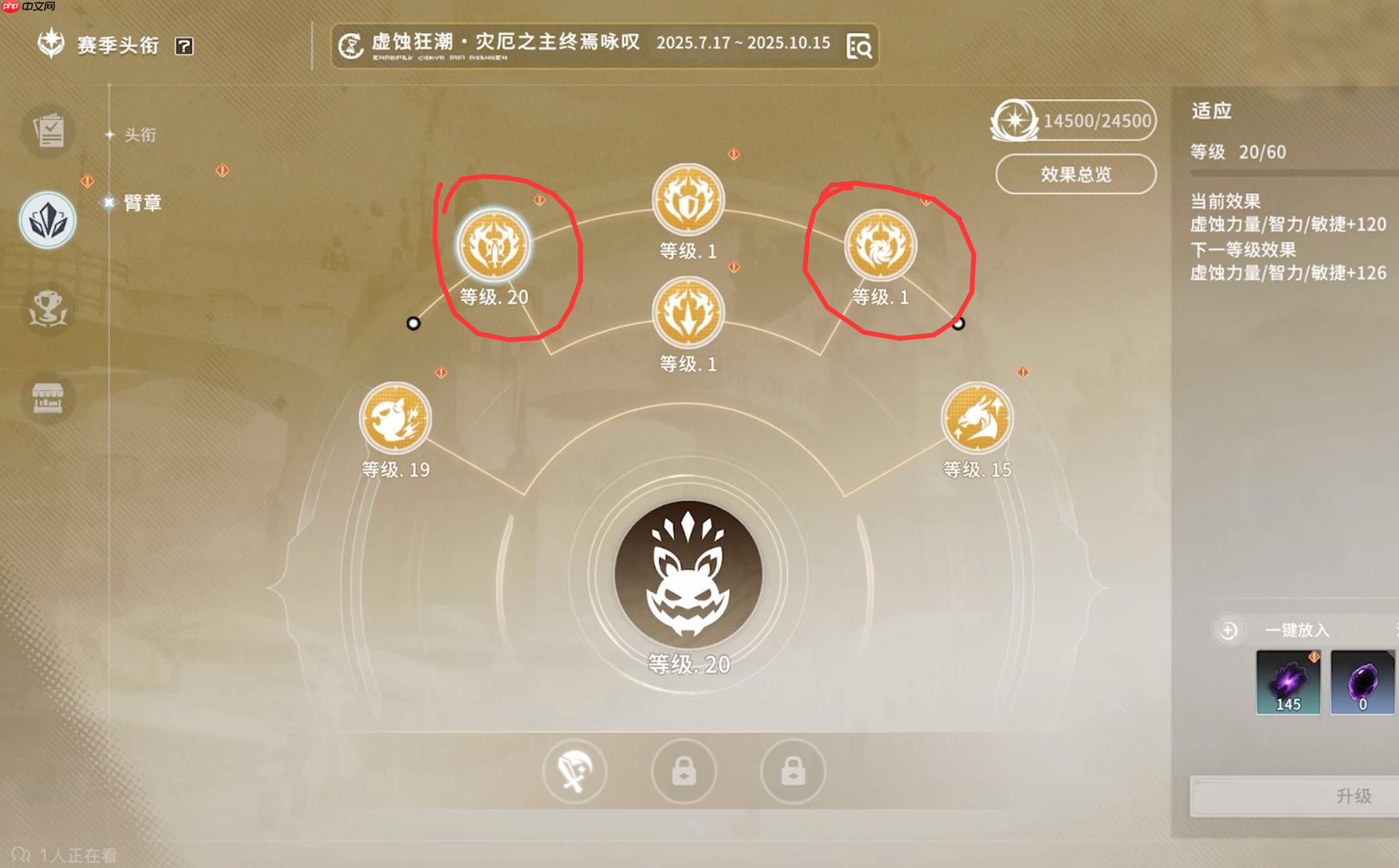Click the 14500/24500 currency progress display
This screenshot has width=1399, height=868.
pyautogui.click(x=1073, y=121)
